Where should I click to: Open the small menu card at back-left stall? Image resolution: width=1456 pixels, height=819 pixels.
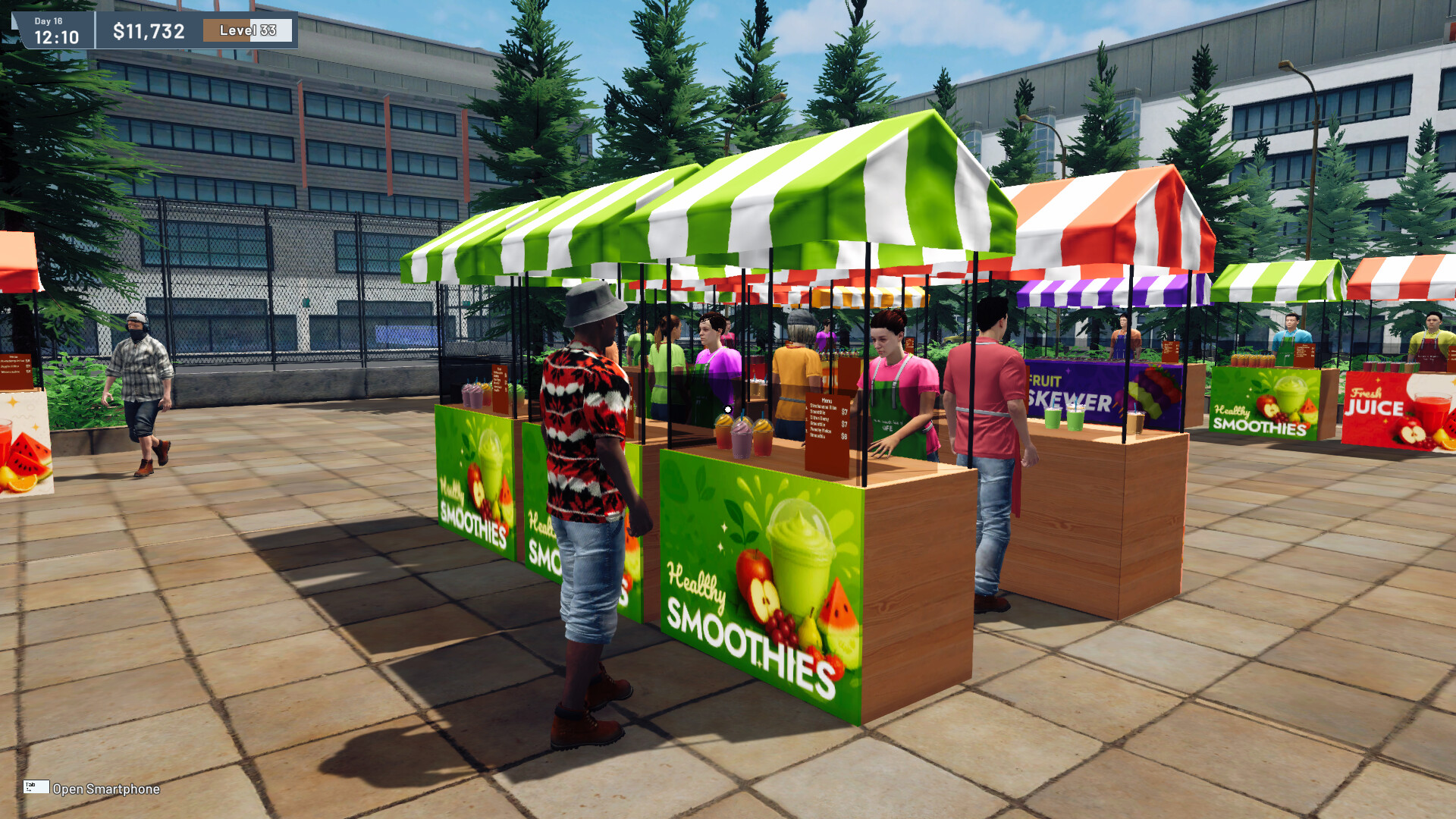point(500,389)
